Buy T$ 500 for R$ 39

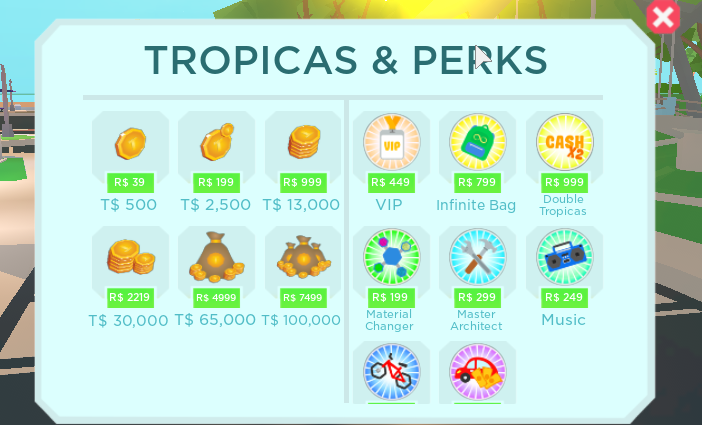point(129,181)
